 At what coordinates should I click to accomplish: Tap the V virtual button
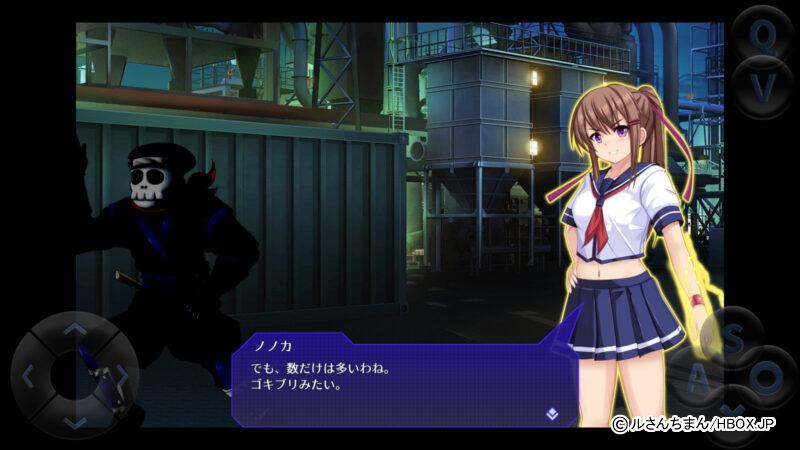click(x=762, y=86)
